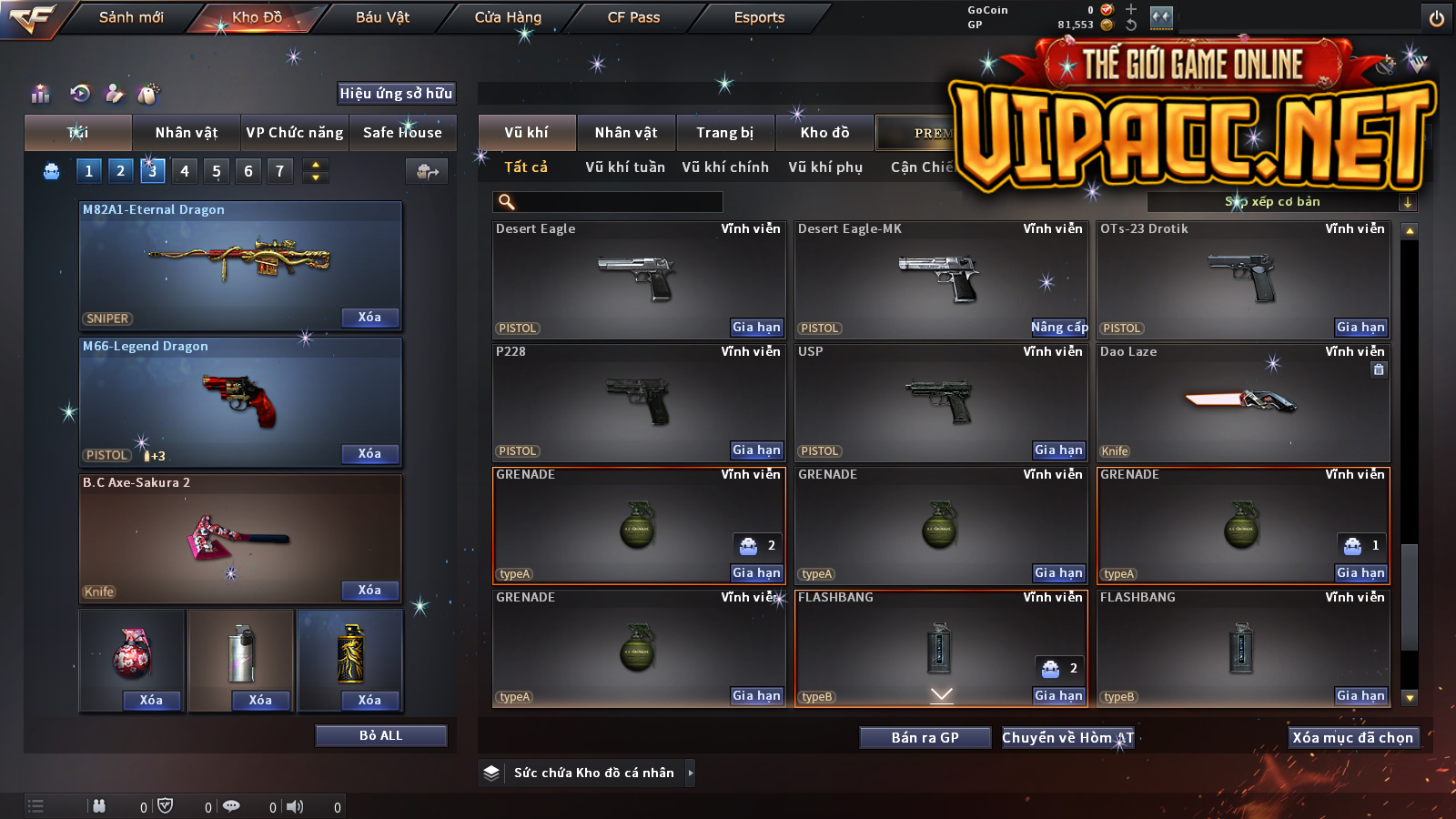Sell selected items with Bán ra GP

(x=925, y=738)
